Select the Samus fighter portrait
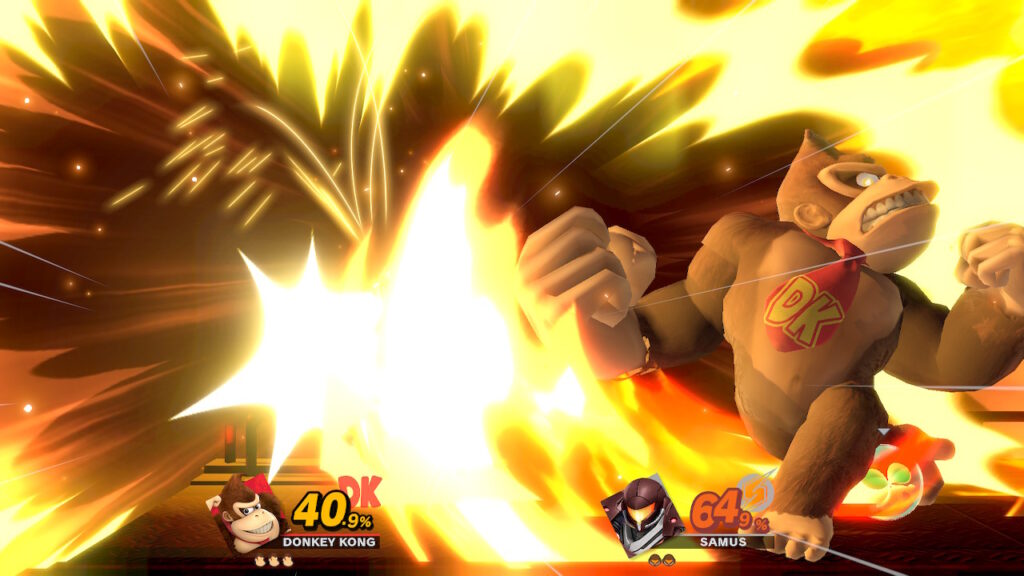This screenshot has width=1024, height=576. click(x=640, y=514)
